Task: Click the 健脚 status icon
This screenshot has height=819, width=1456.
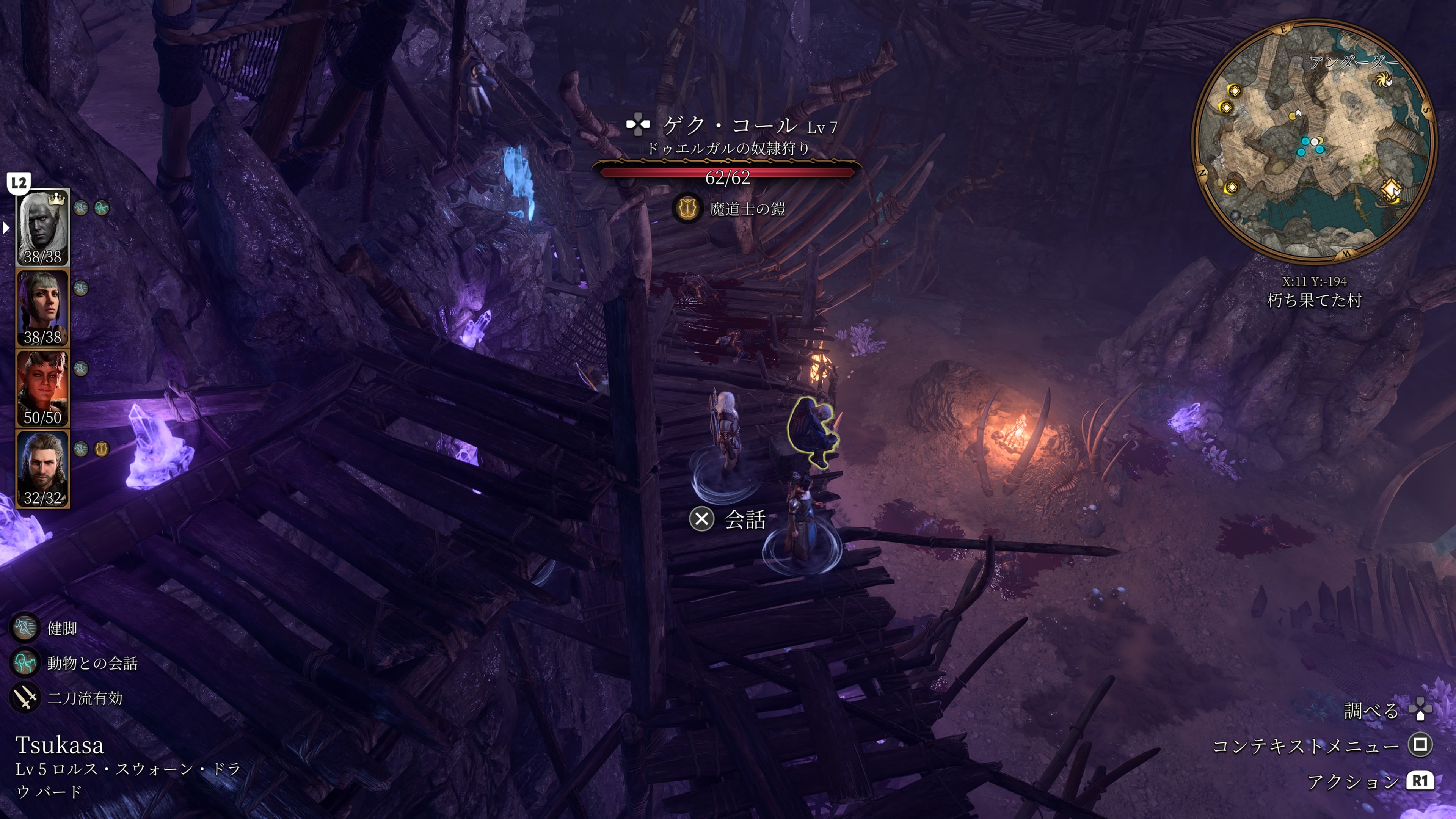Action: [25, 628]
